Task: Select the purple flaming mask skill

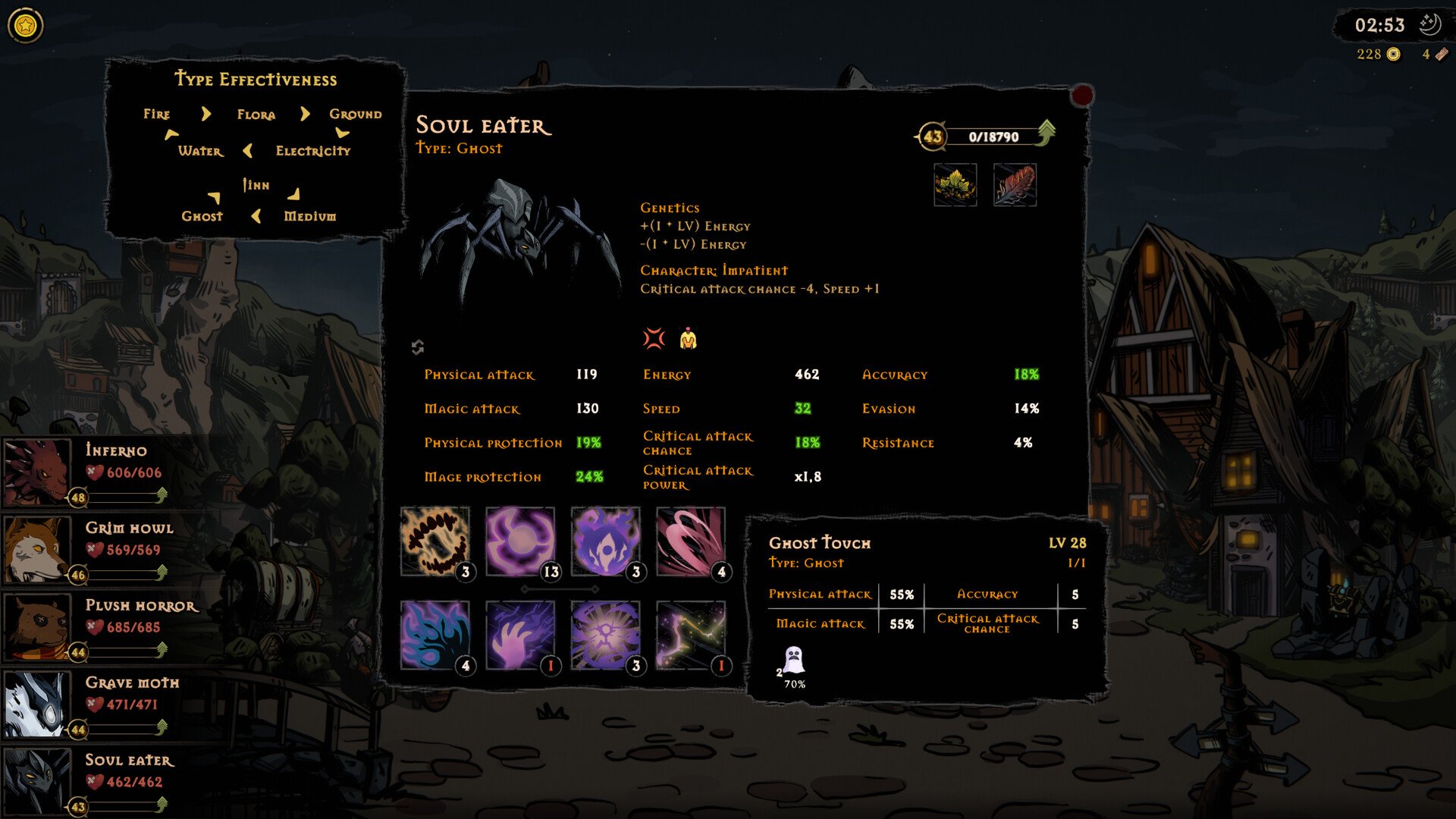Action: 605,541
